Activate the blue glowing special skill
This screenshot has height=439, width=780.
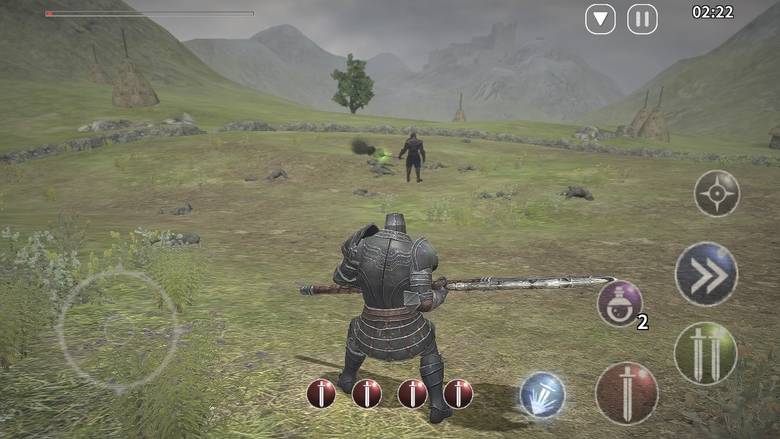[542, 394]
